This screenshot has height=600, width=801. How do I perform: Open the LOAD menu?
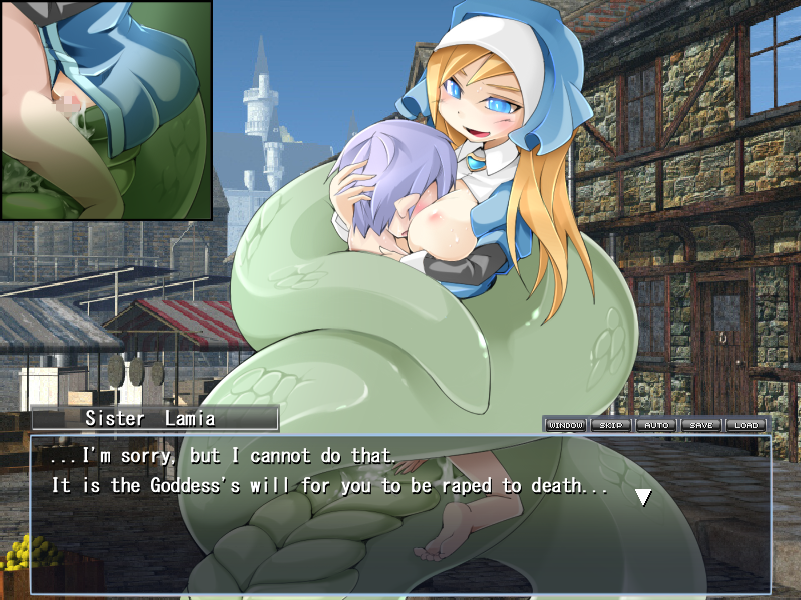click(746, 425)
